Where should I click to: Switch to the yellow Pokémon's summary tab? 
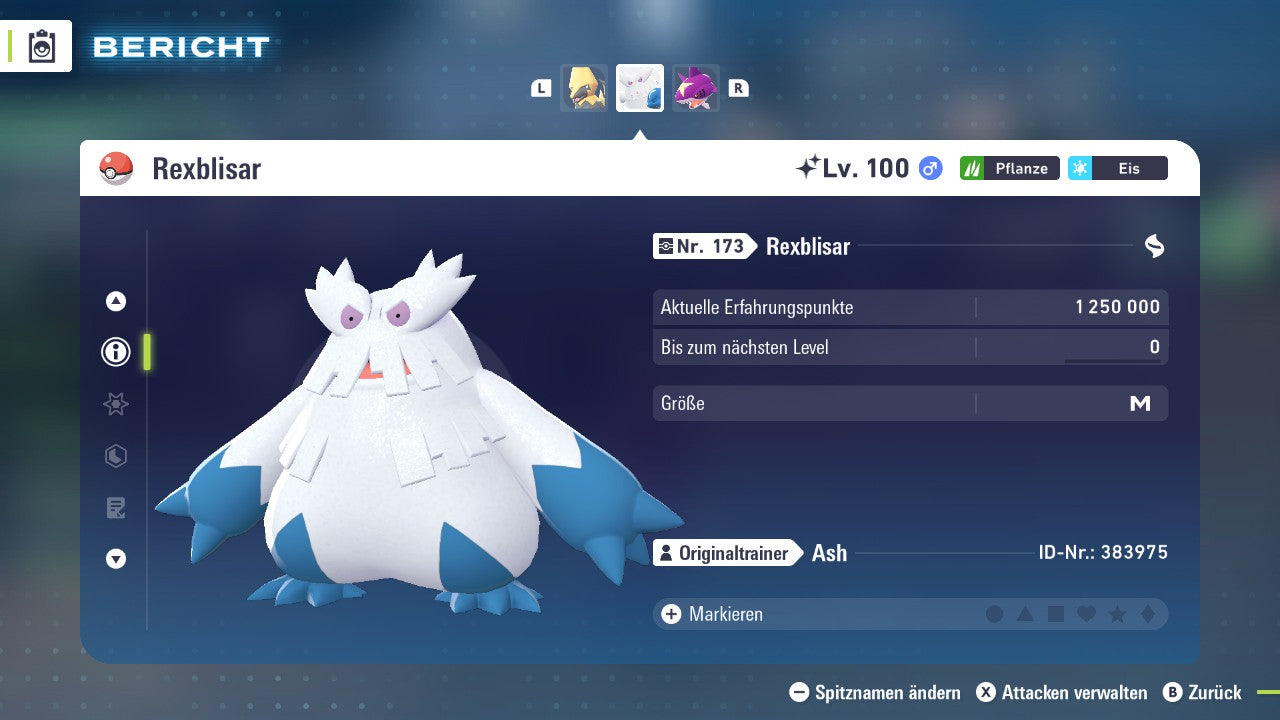[x=584, y=87]
